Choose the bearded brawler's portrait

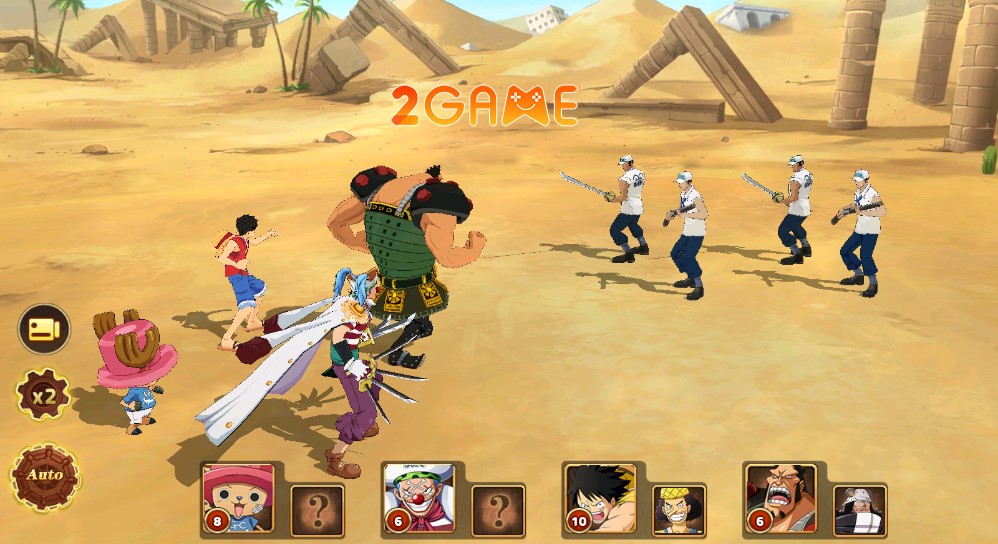click(x=781, y=497)
